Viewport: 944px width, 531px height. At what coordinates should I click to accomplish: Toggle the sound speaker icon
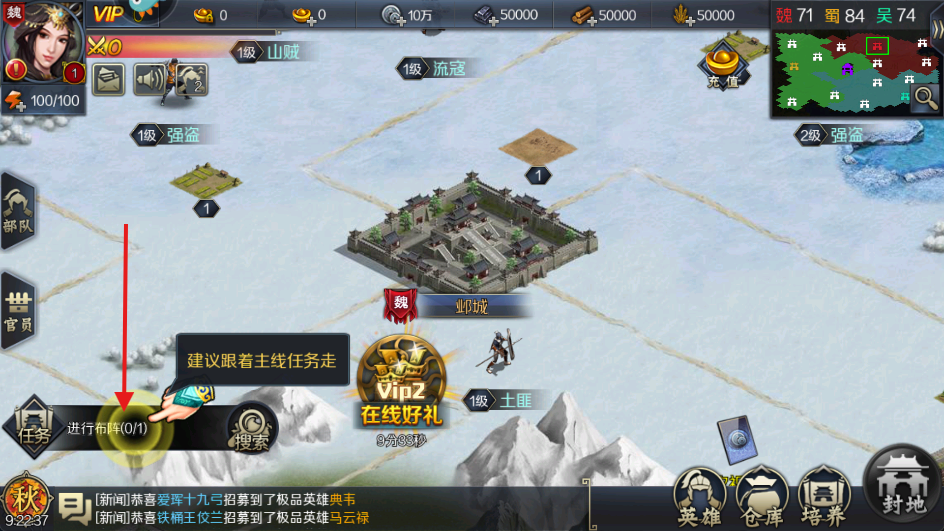pos(149,78)
